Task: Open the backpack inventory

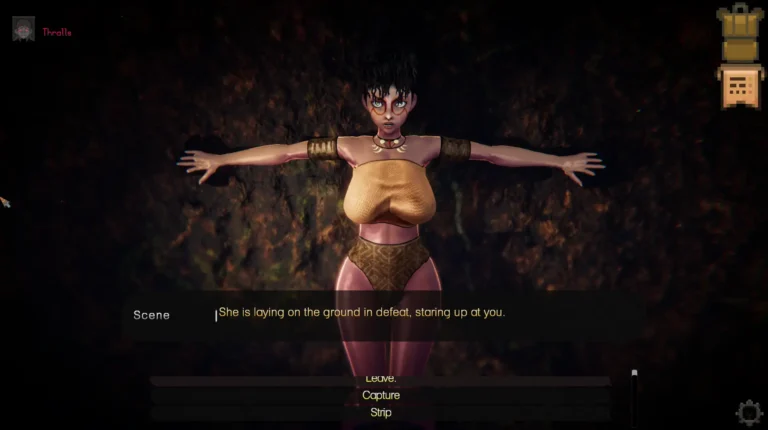Action: pos(741,35)
